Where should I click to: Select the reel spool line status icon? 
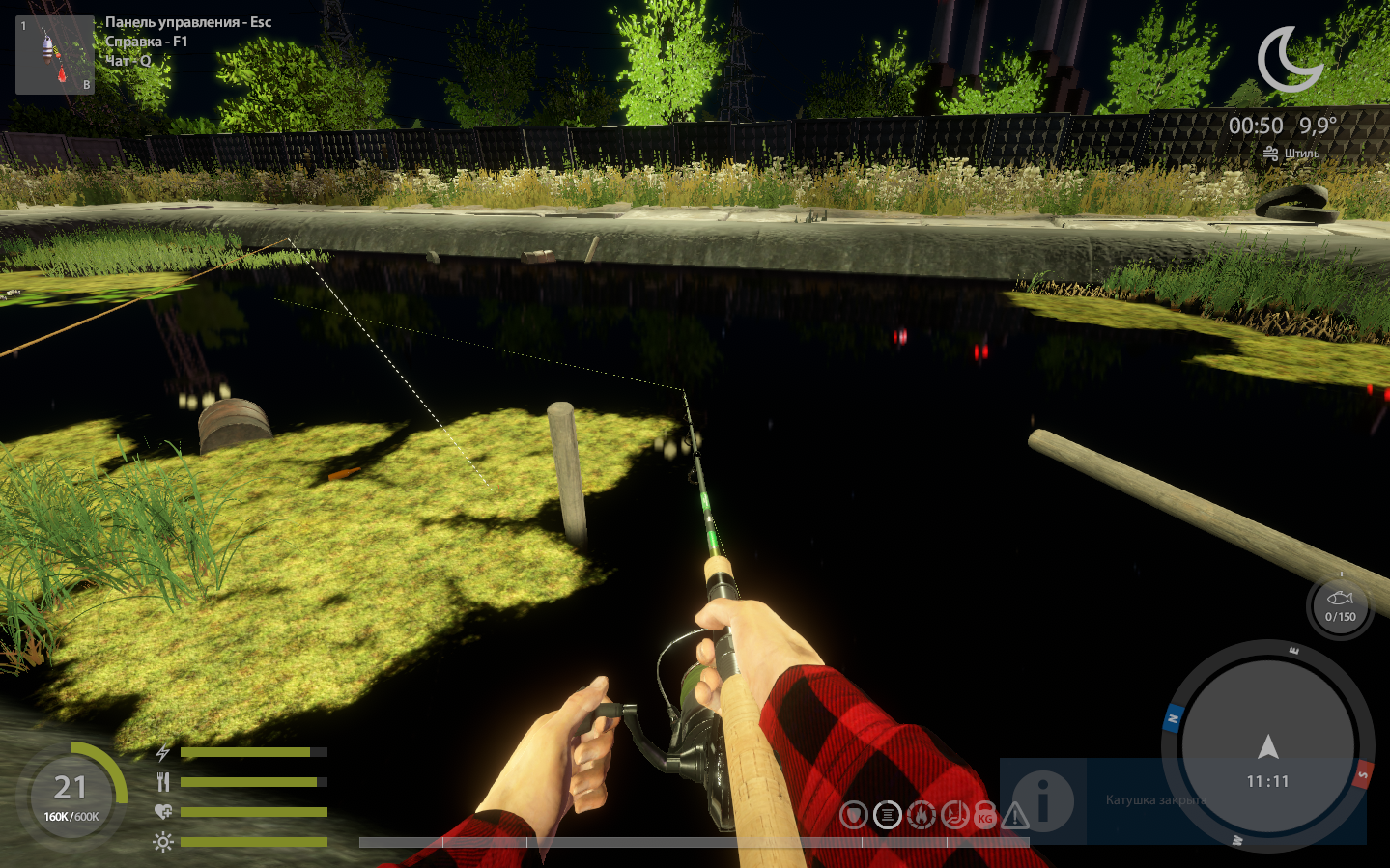coord(887,816)
